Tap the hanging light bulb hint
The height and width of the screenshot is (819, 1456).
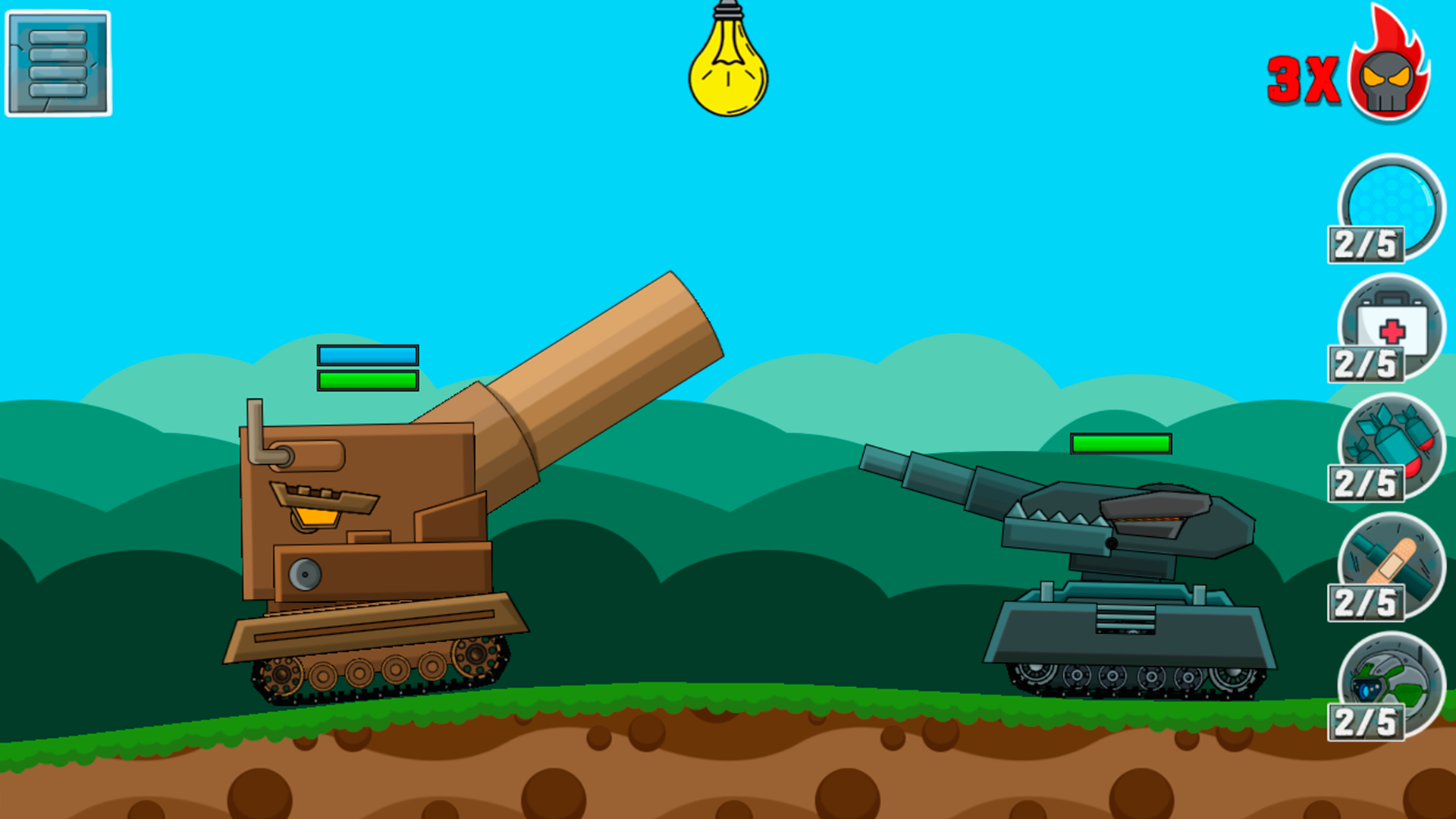(729, 72)
